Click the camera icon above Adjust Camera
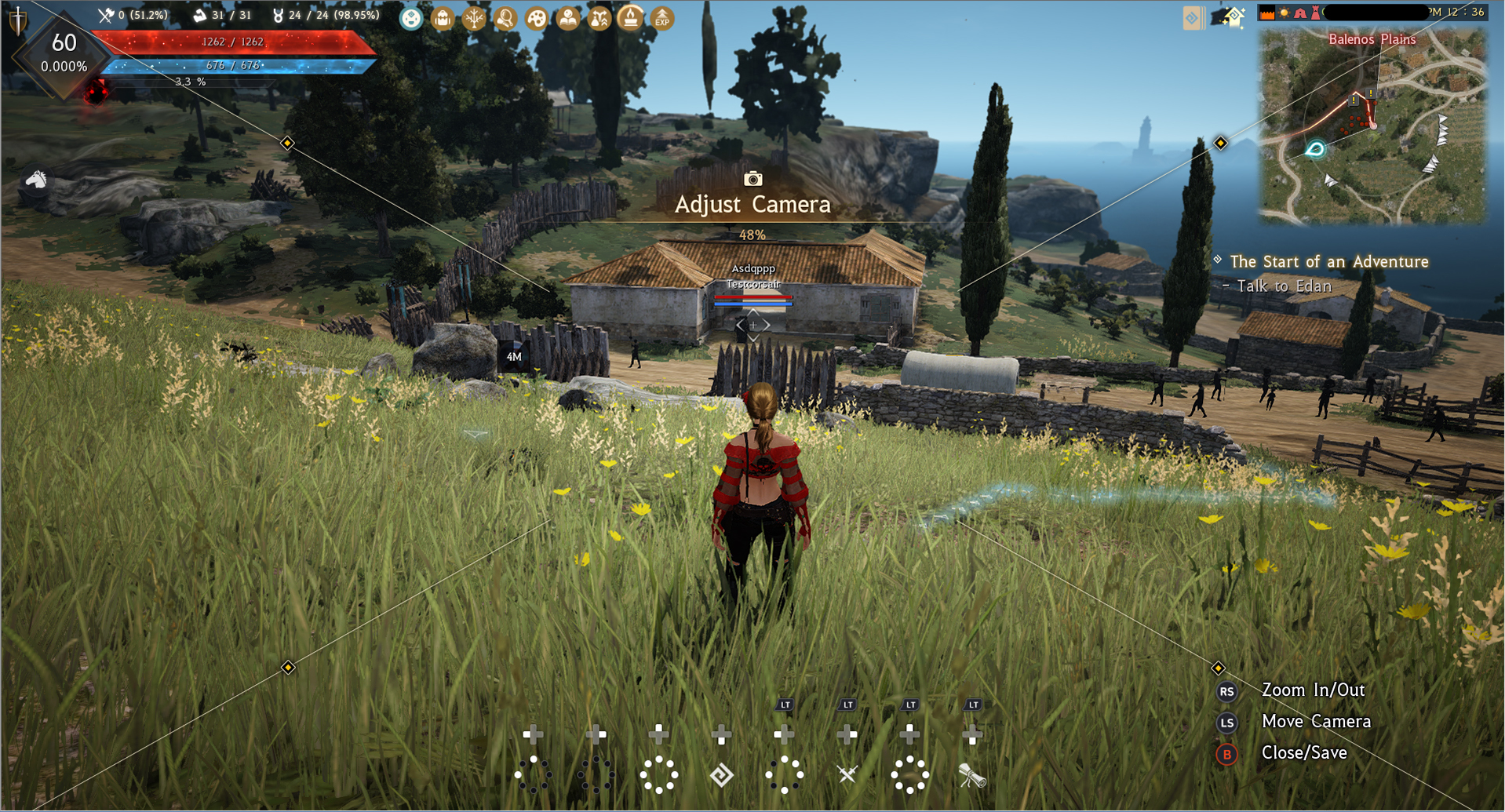The image size is (1505, 812). [752, 179]
